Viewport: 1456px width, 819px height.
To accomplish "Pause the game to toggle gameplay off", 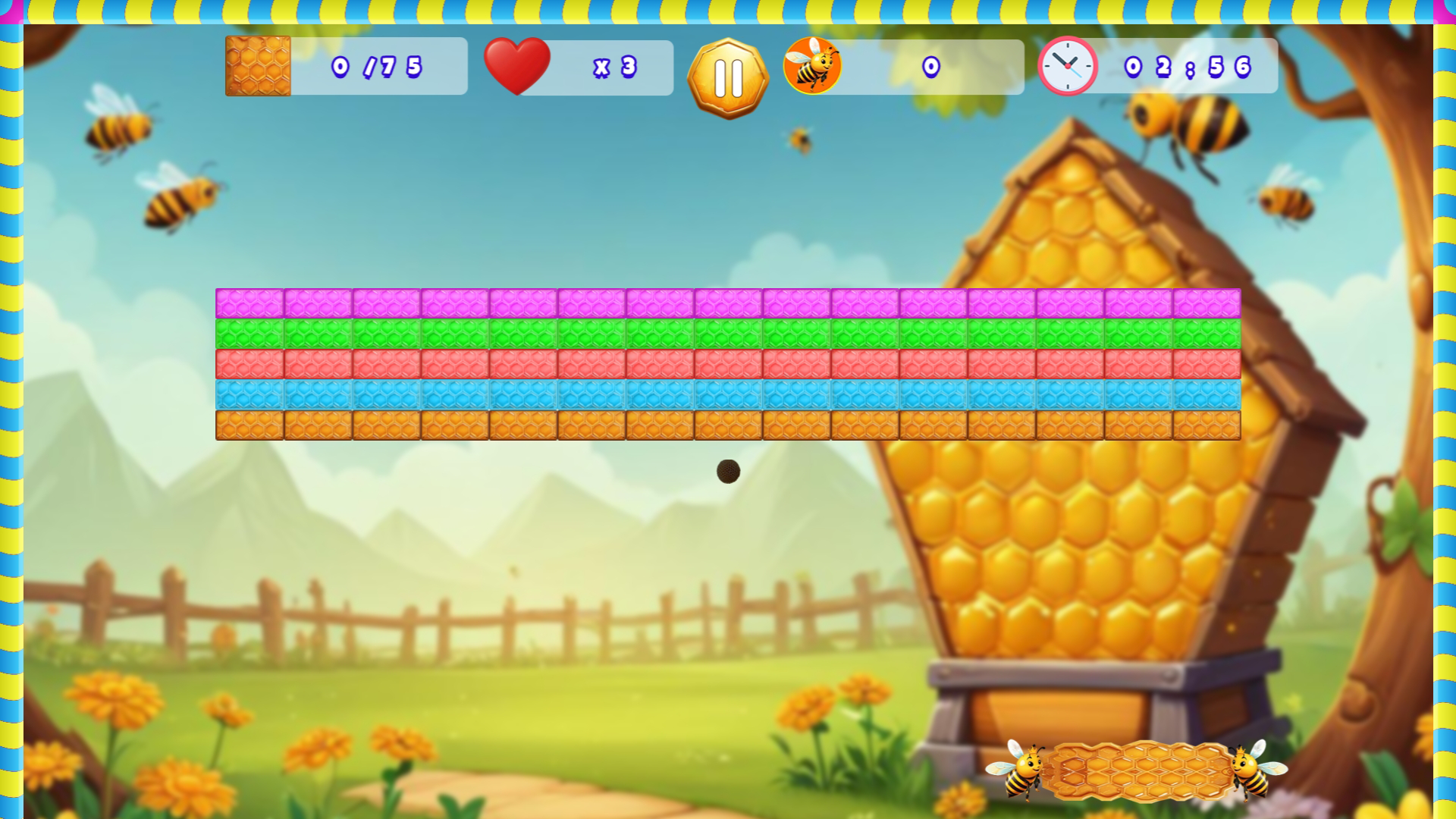I will tap(729, 76).
